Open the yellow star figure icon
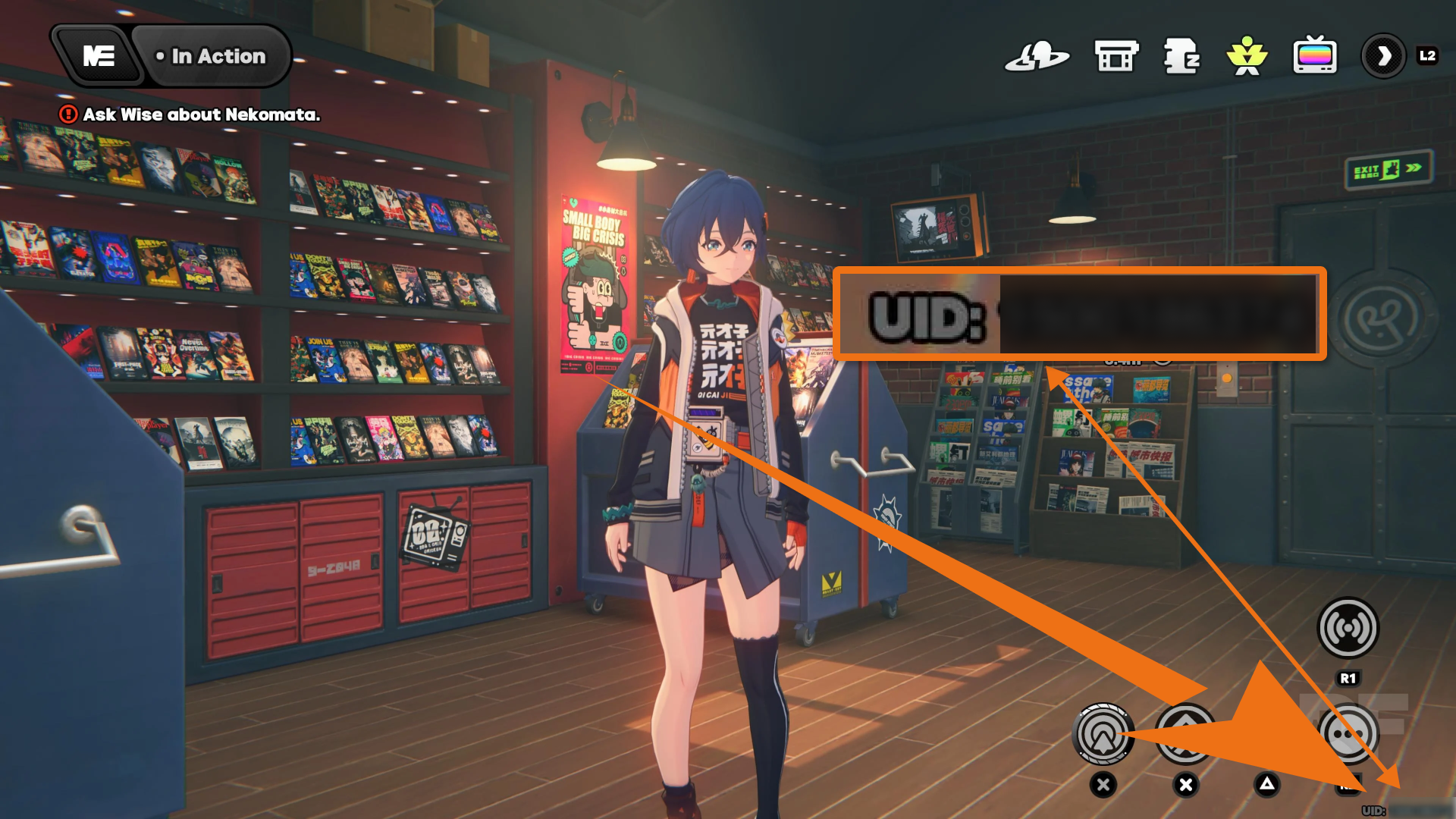 [1247, 56]
